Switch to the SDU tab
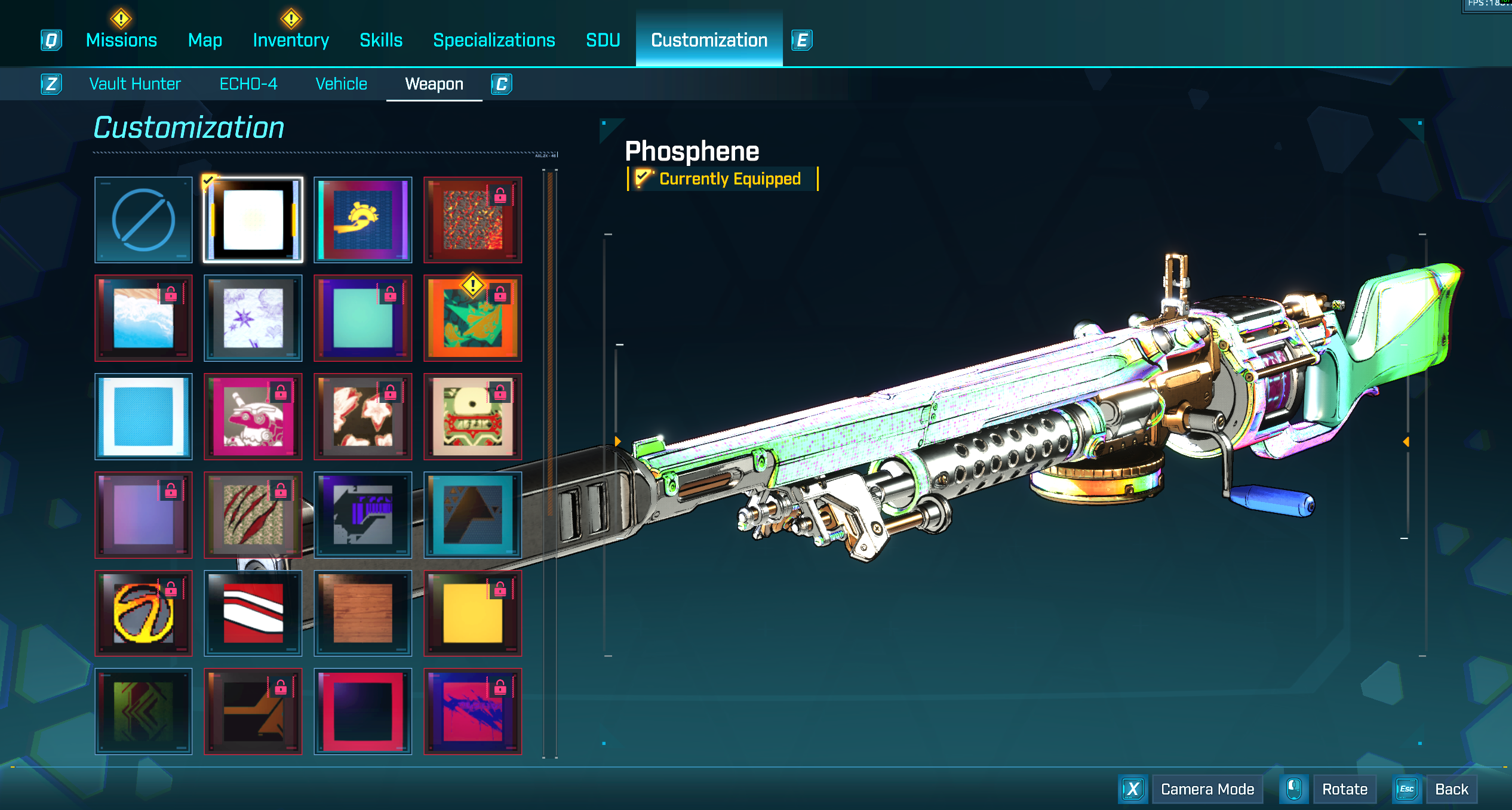Image resolution: width=1512 pixels, height=810 pixels. (x=603, y=40)
